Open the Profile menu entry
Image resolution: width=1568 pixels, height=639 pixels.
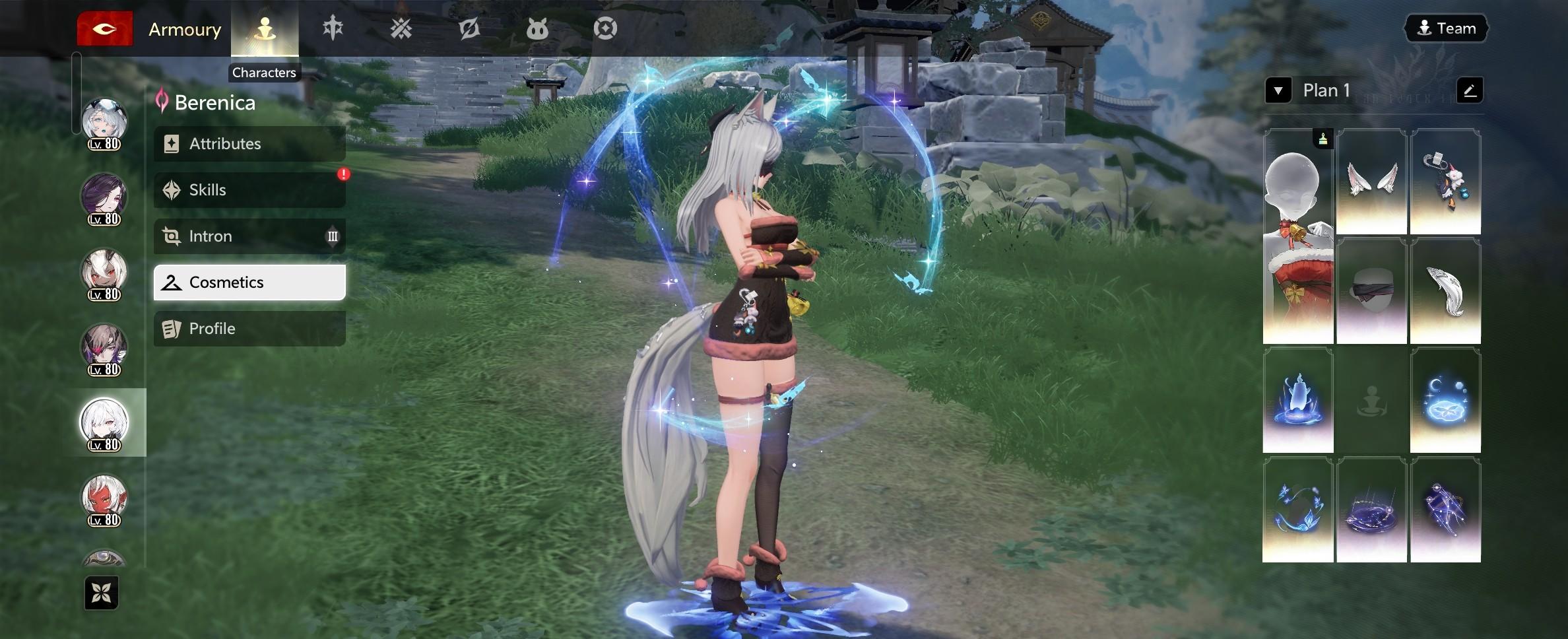249,329
